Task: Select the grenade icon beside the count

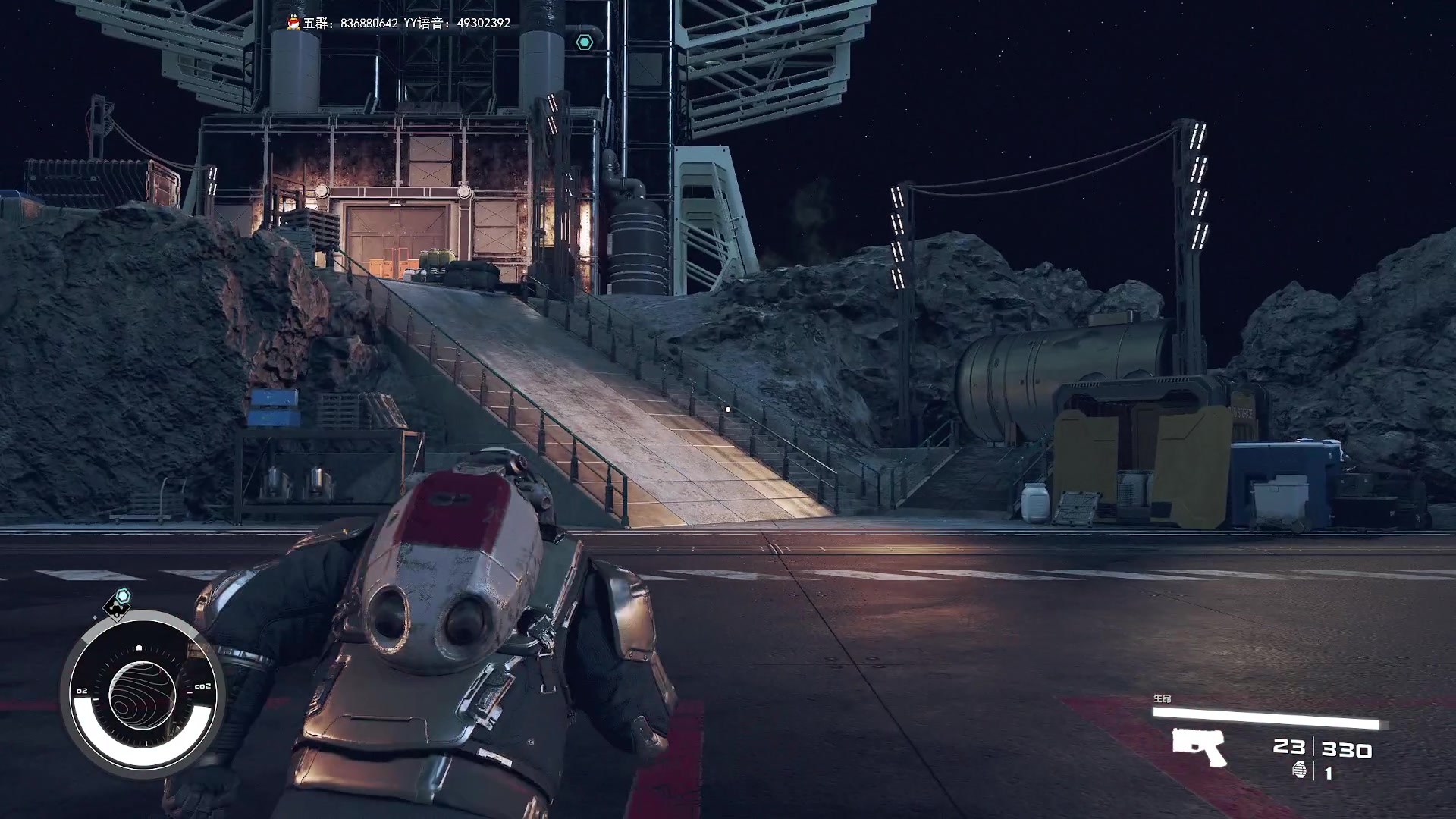Action: pyautogui.click(x=1300, y=770)
